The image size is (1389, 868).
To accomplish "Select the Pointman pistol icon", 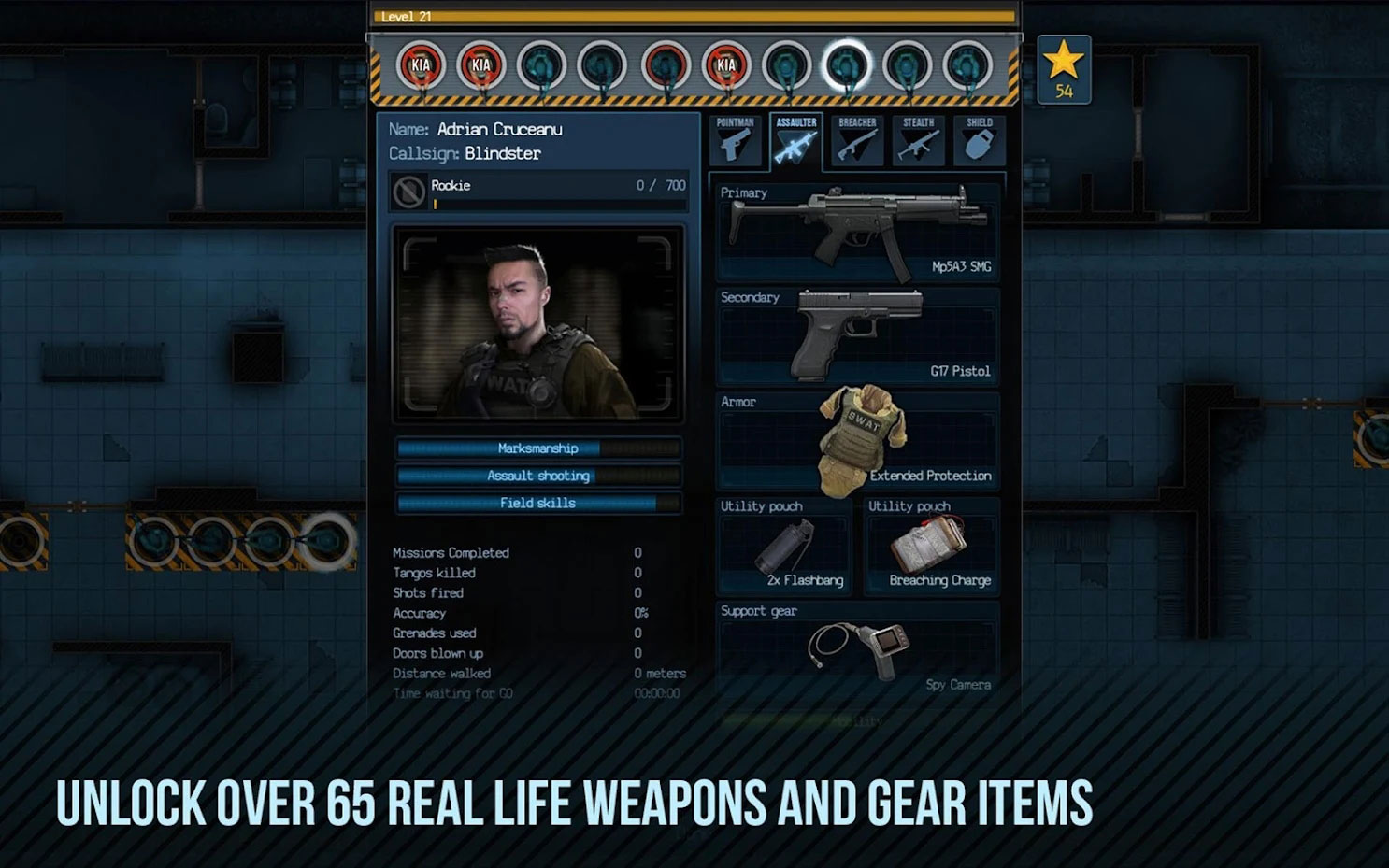I will [x=736, y=143].
